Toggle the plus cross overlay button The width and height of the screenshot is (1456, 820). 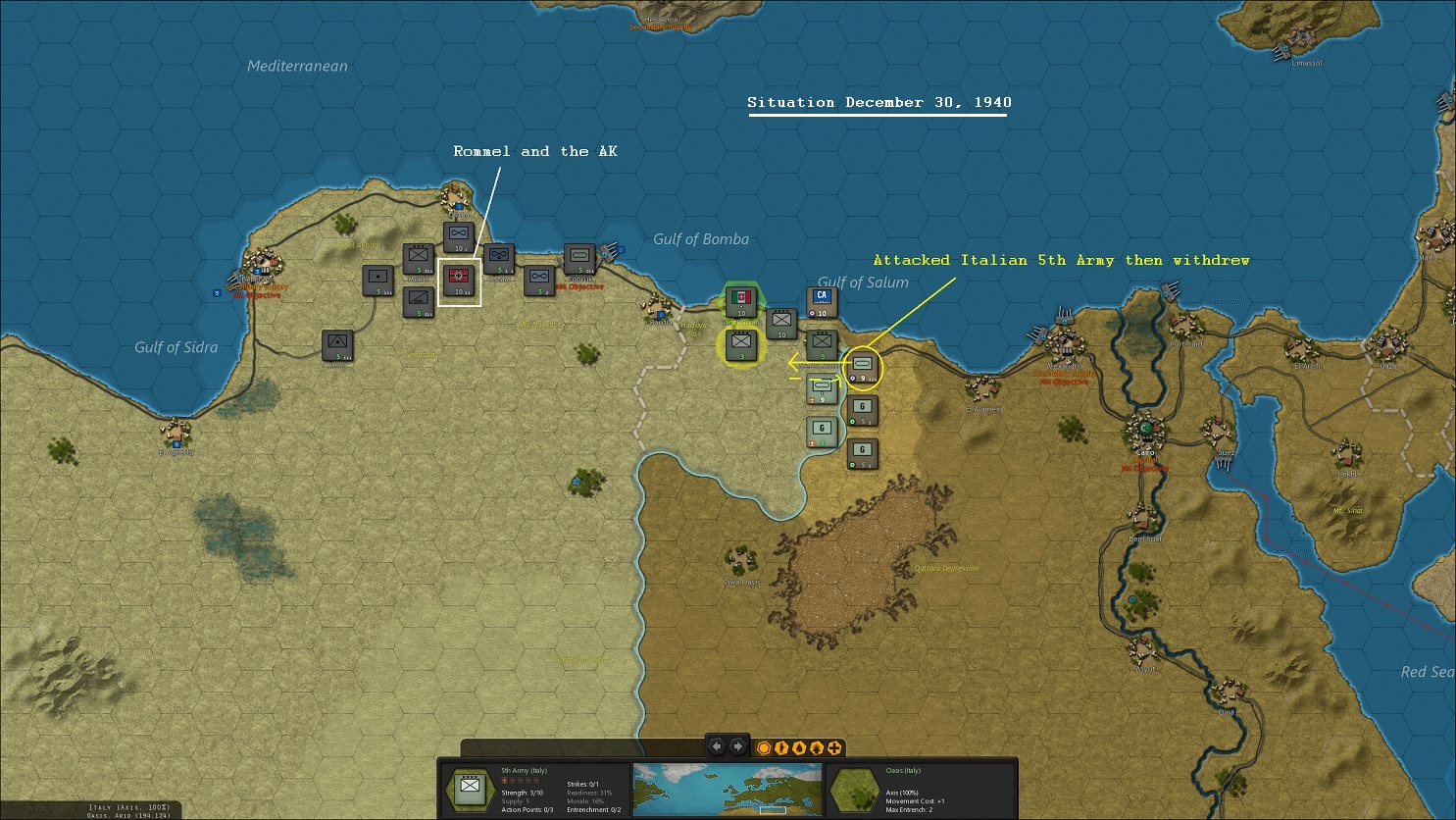pos(834,748)
